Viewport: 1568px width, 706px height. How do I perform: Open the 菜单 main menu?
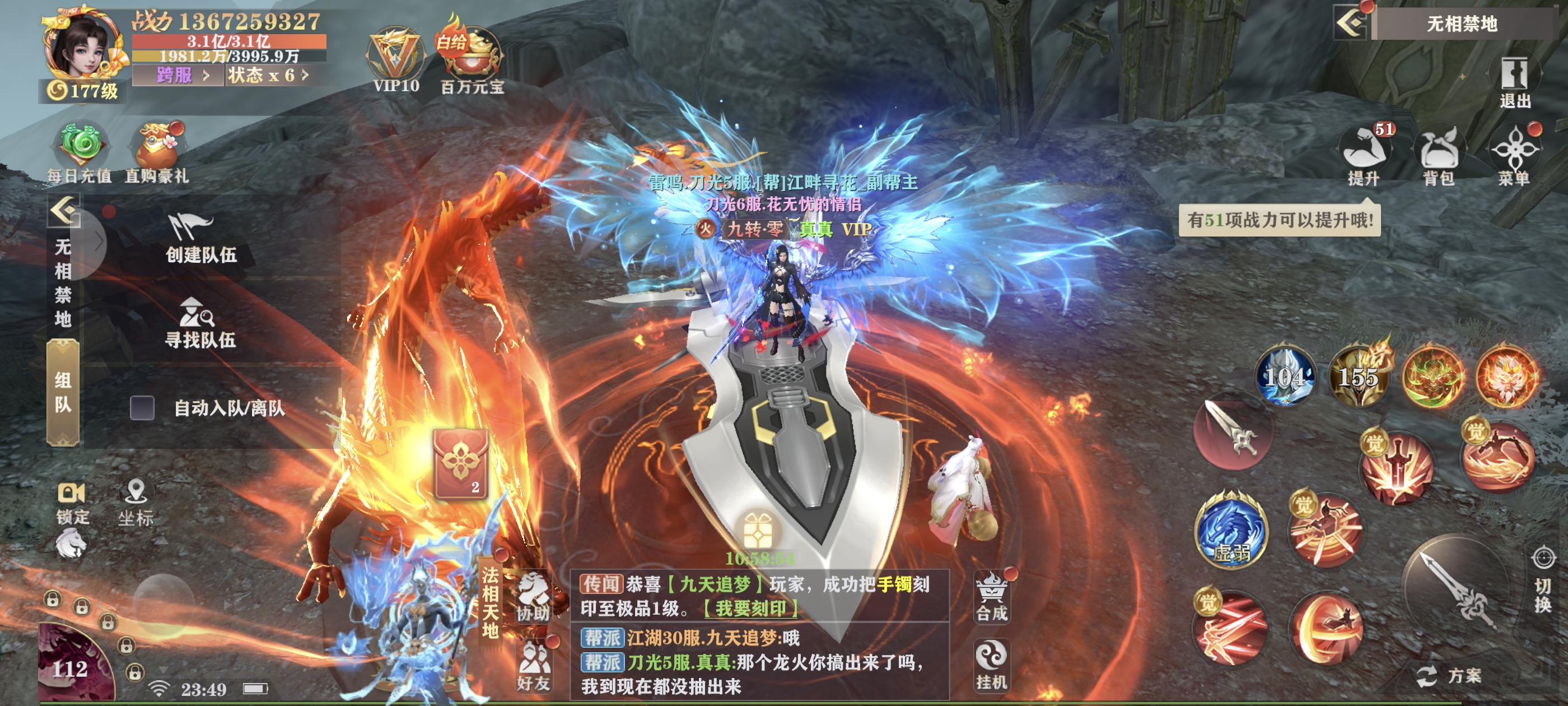pyautogui.click(x=1514, y=155)
